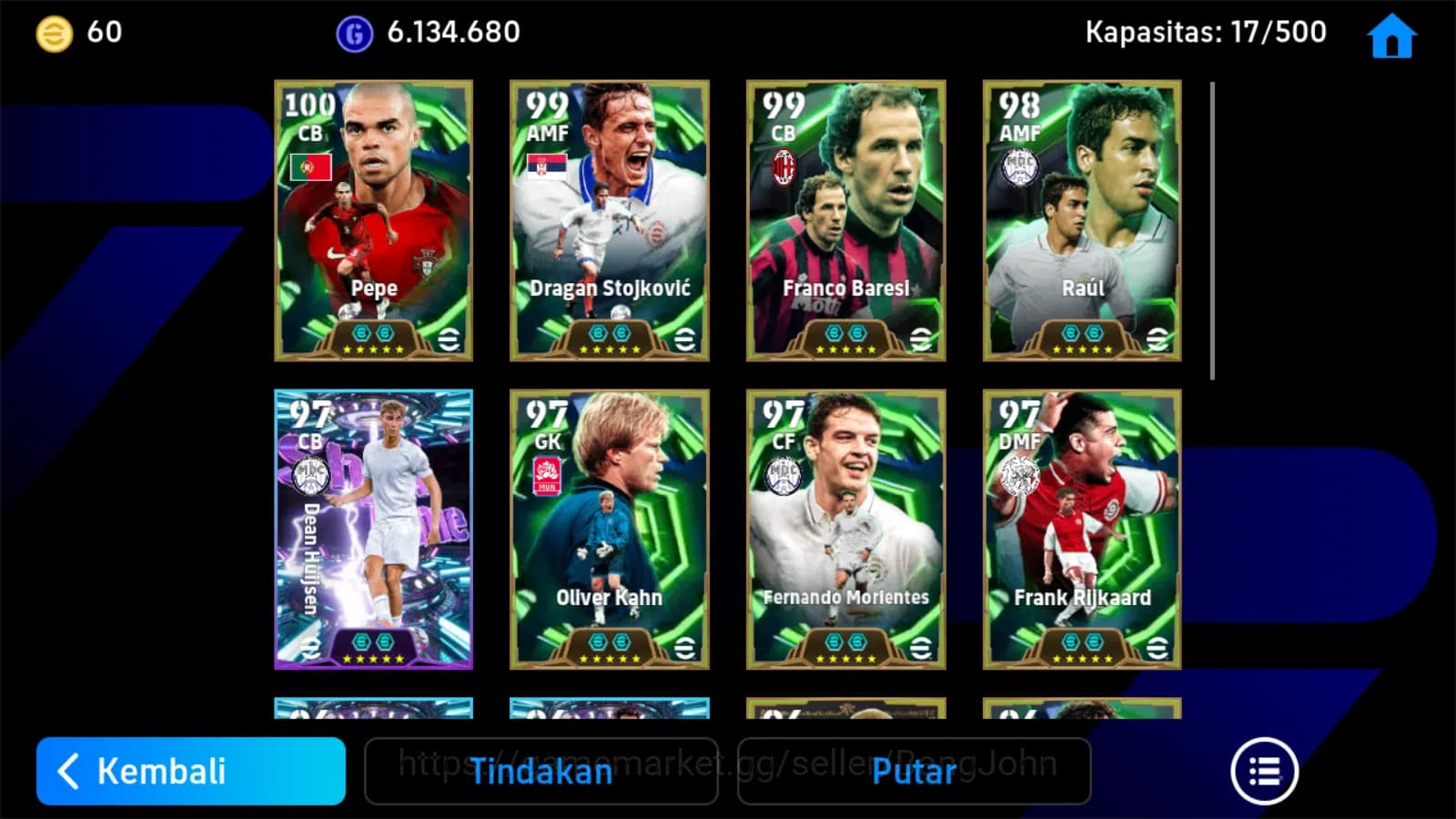The height and width of the screenshot is (819, 1456).
Task: Click the back chevron in the Kembali button
Action: (x=68, y=771)
